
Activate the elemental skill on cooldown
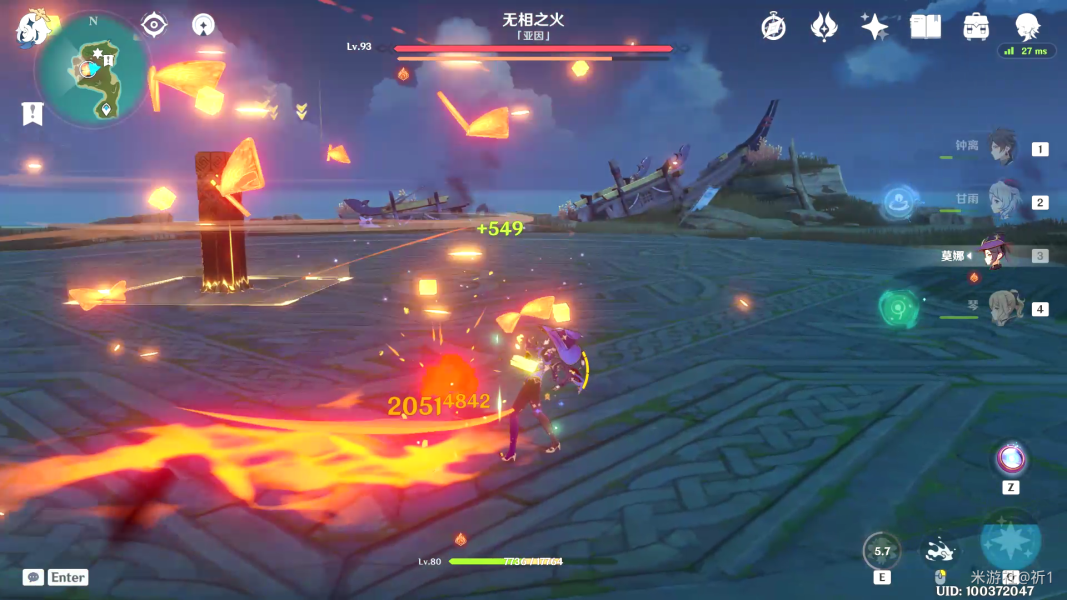[x=882, y=551]
